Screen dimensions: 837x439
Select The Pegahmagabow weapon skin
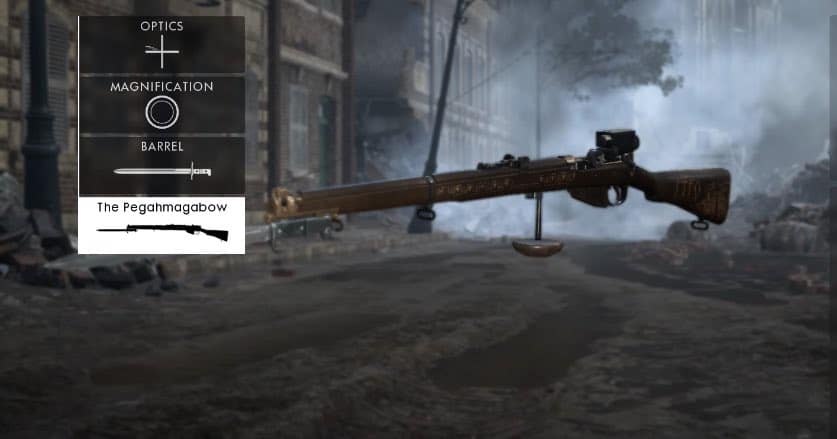tap(161, 225)
